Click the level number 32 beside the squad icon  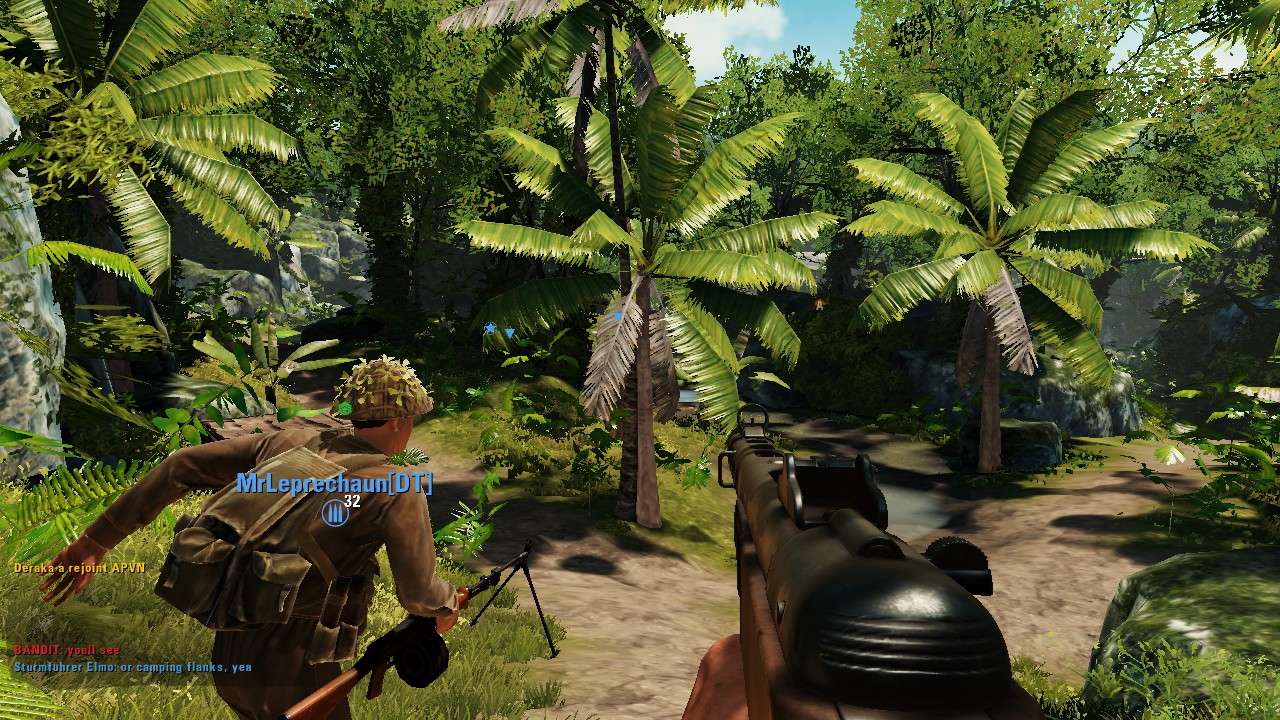point(353,502)
